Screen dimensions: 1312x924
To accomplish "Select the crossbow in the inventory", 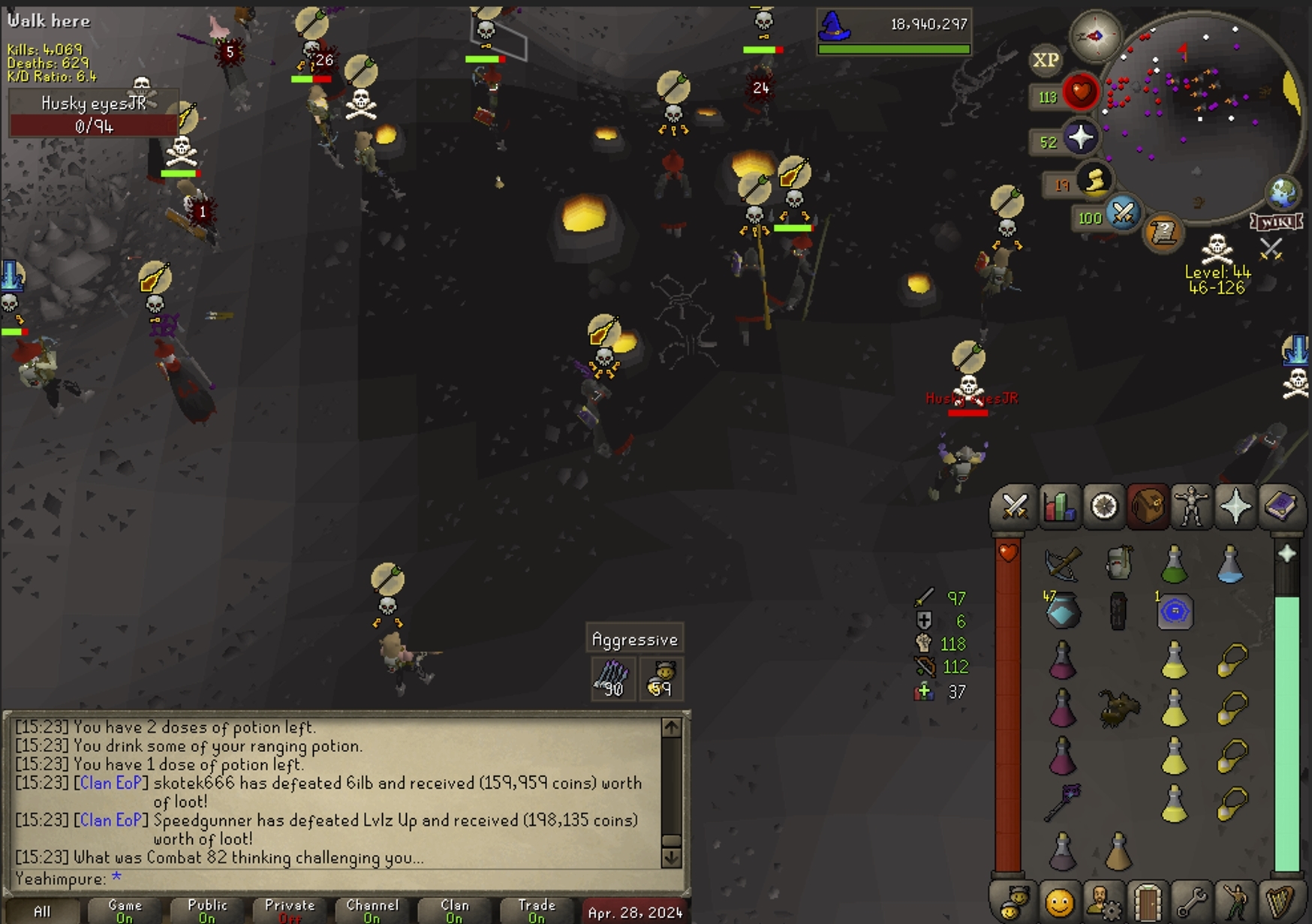I will 1063,564.
